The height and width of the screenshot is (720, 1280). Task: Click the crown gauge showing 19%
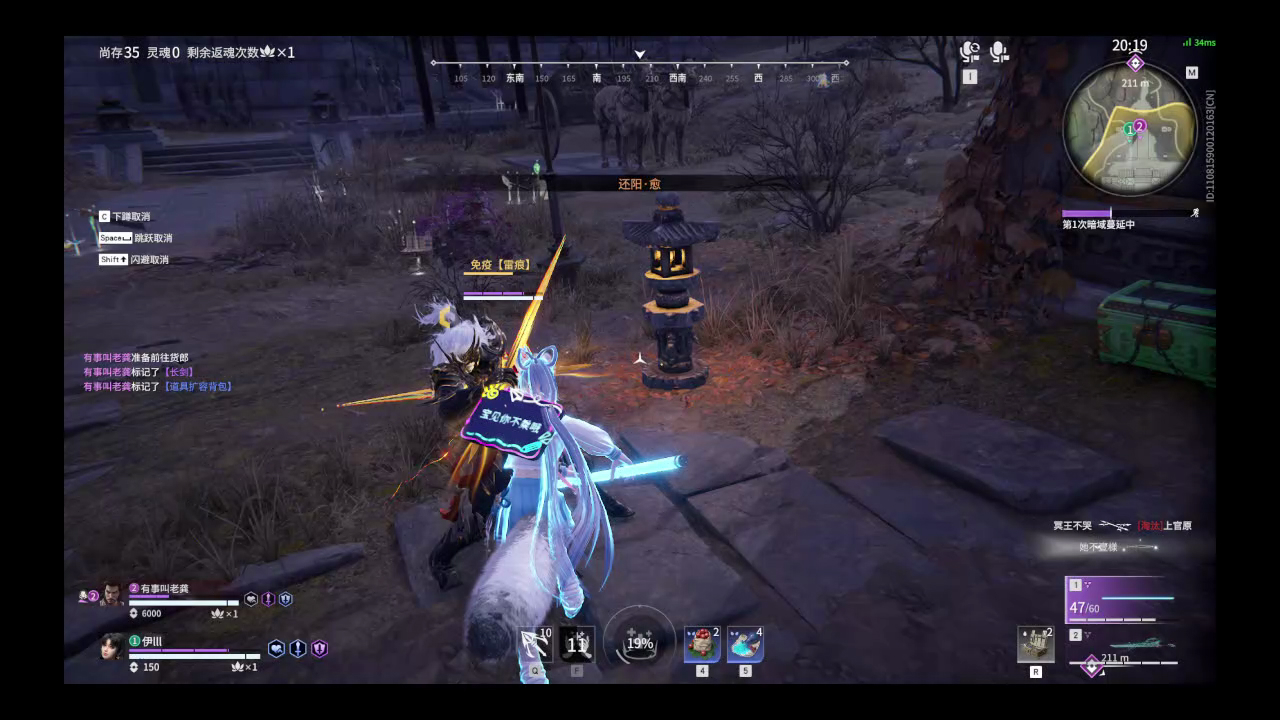[639, 643]
